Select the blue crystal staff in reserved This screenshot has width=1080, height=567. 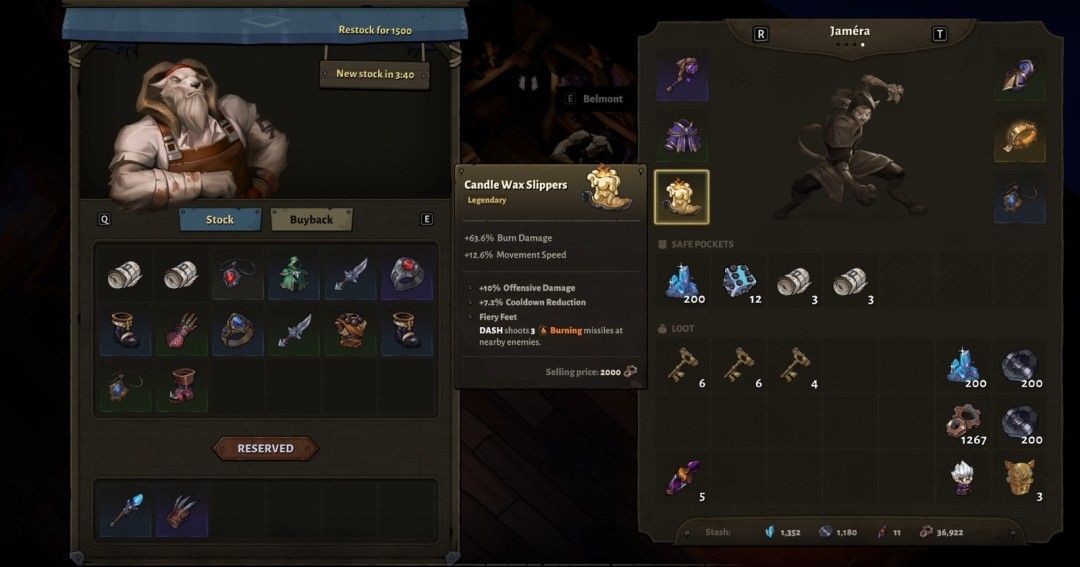(x=126, y=509)
